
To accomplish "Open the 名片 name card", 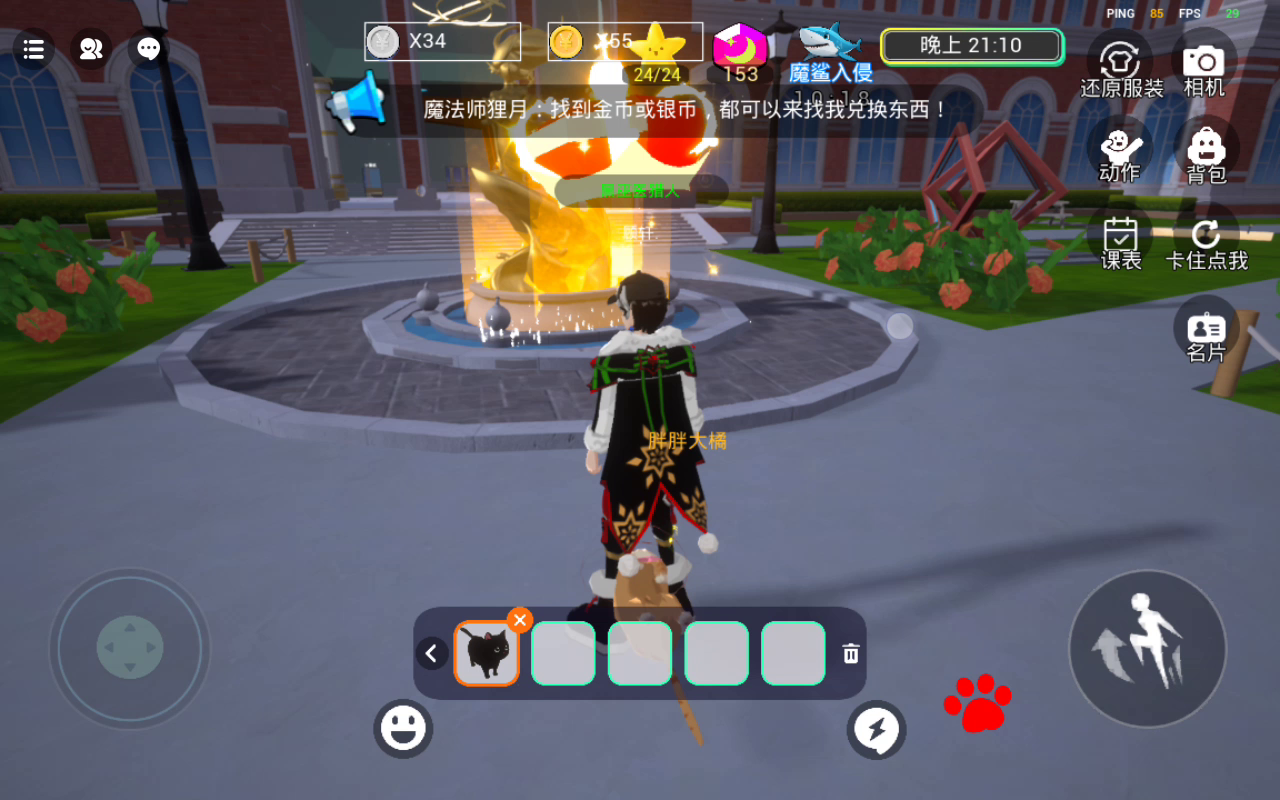I will point(1206,332).
